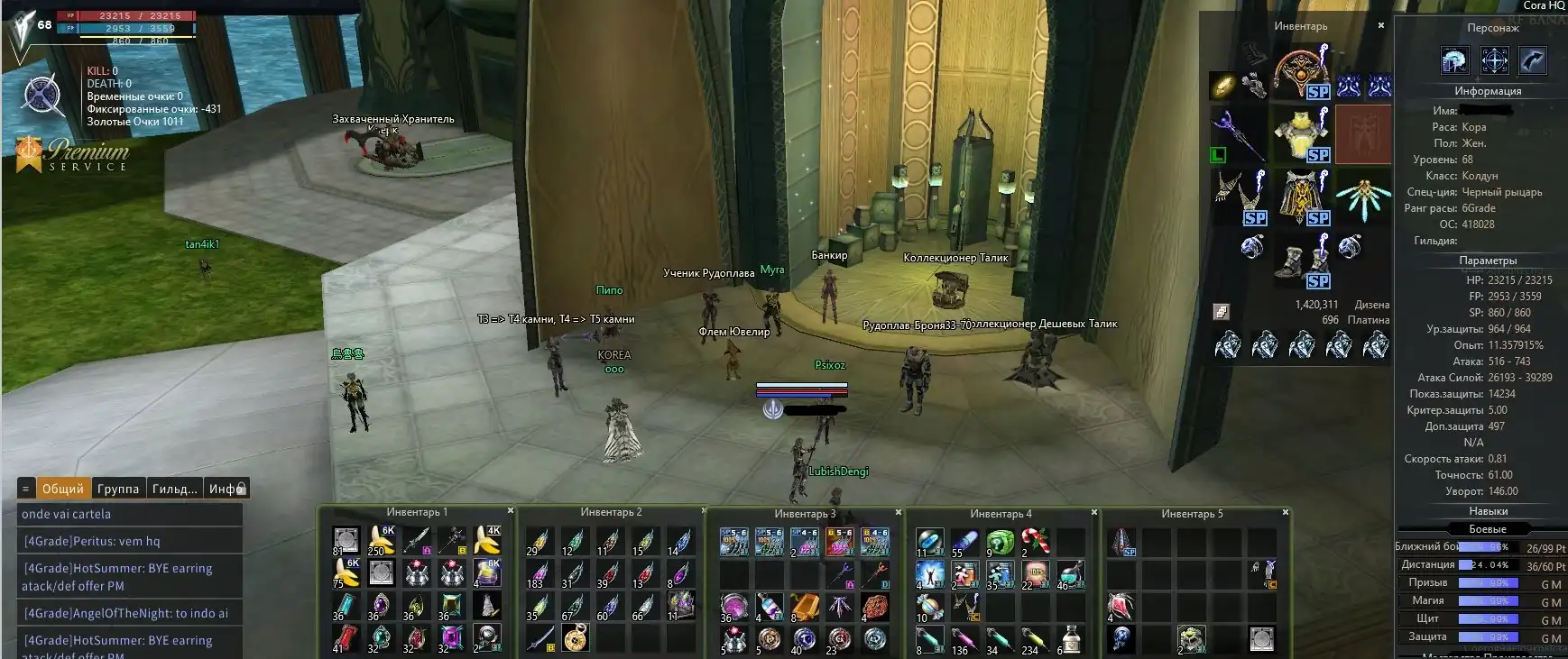1568x659 pixels.
Task: Close the Инвентарь 5 window
Action: pos(1286,512)
